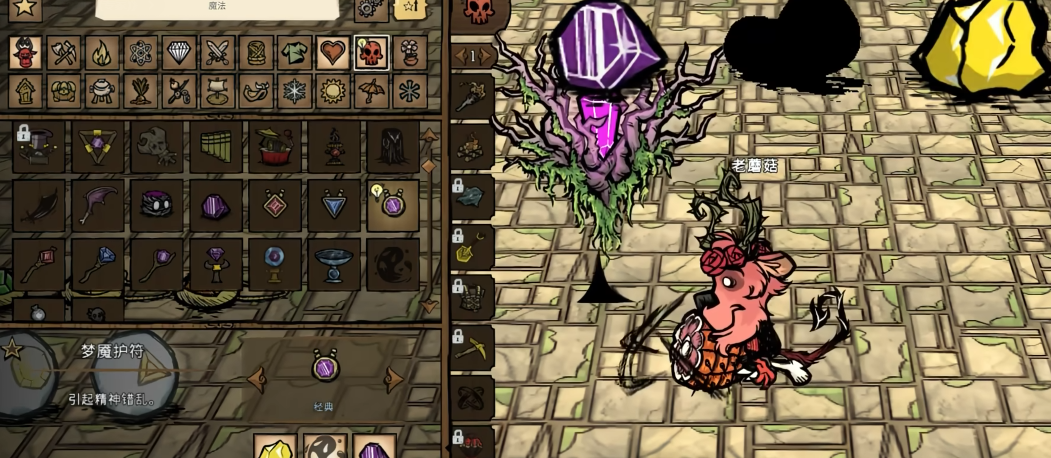Select the Magic red skull filter
Screen dimensions: 1051x458
371,53
